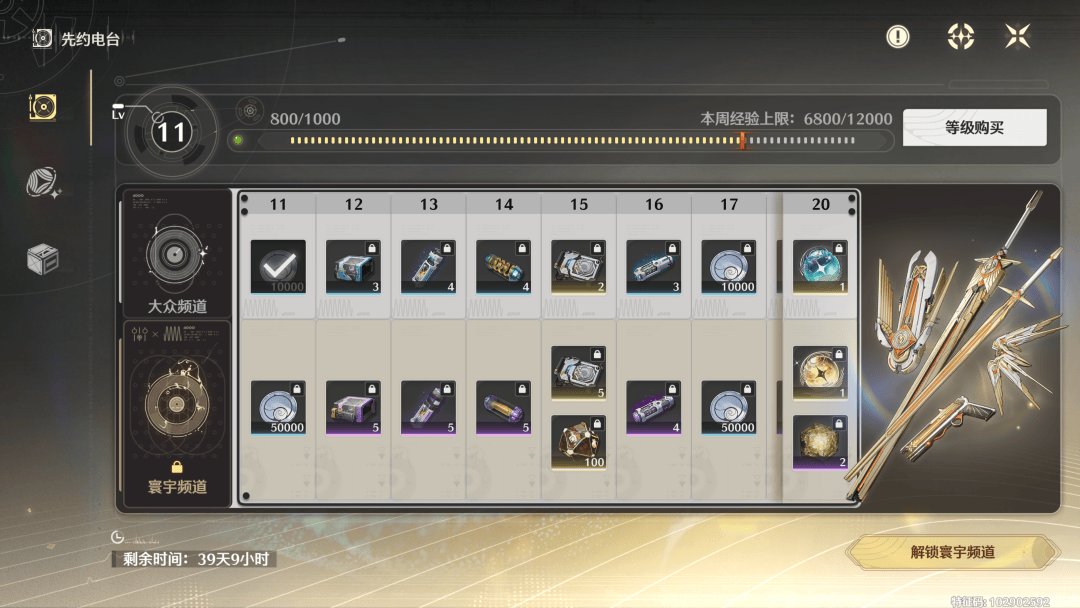Choose the level 16 premium purple tube reward

[654, 408]
